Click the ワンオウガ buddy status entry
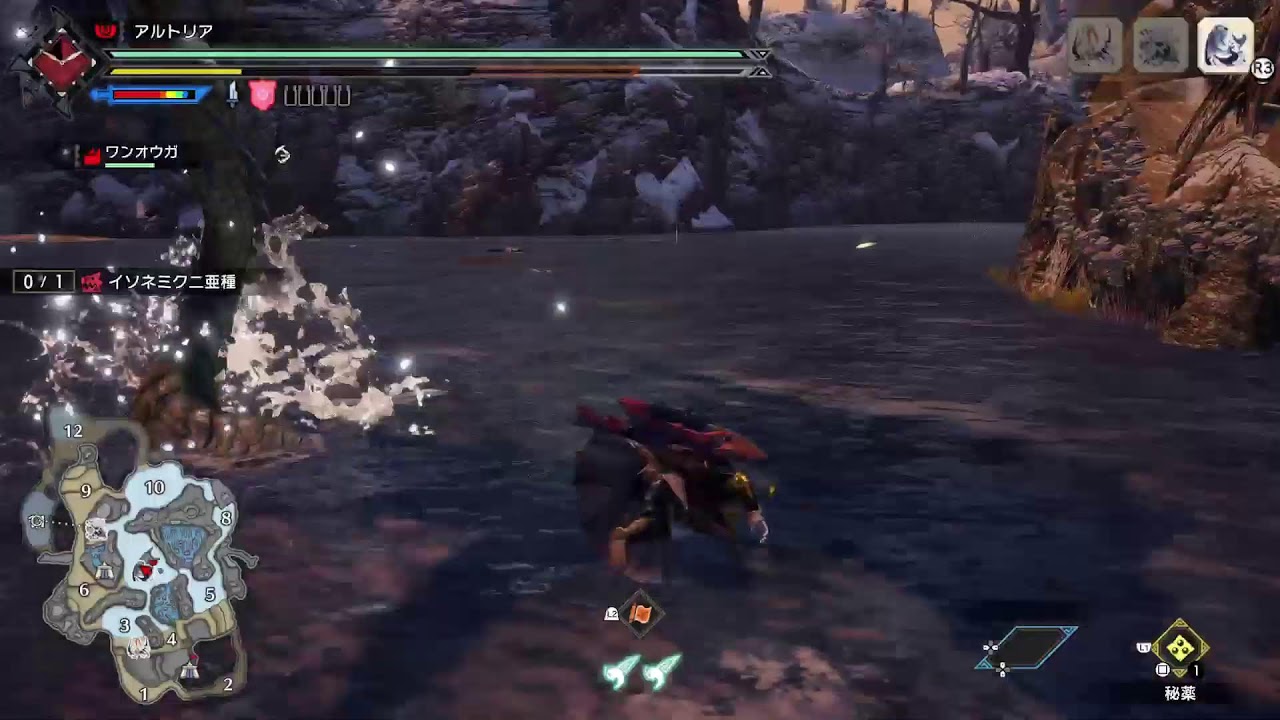 (x=140, y=152)
